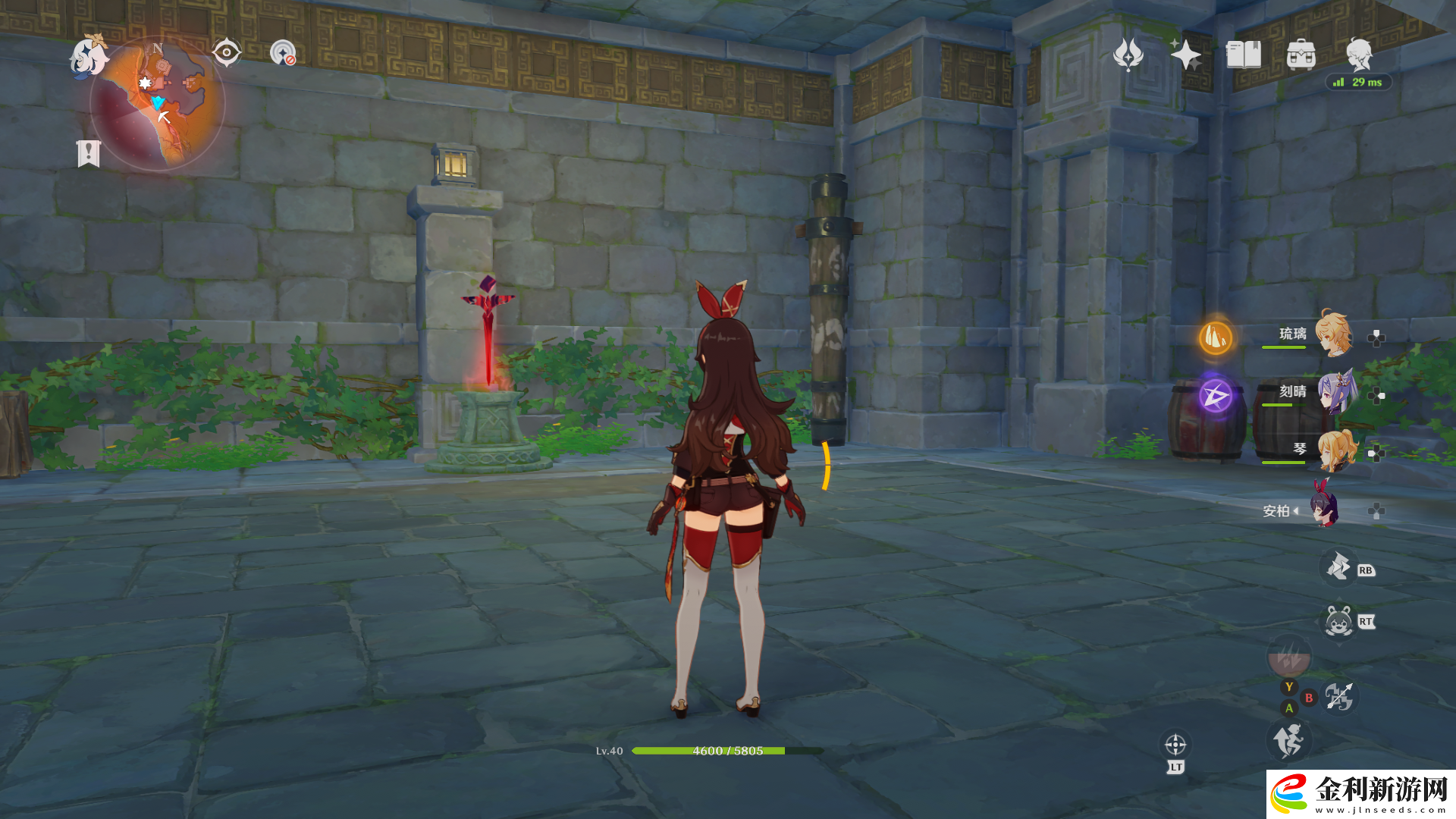This screenshot has width=1456, height=819.
Task: Tap the running figure sprint icon
Action: point(1288,740)
